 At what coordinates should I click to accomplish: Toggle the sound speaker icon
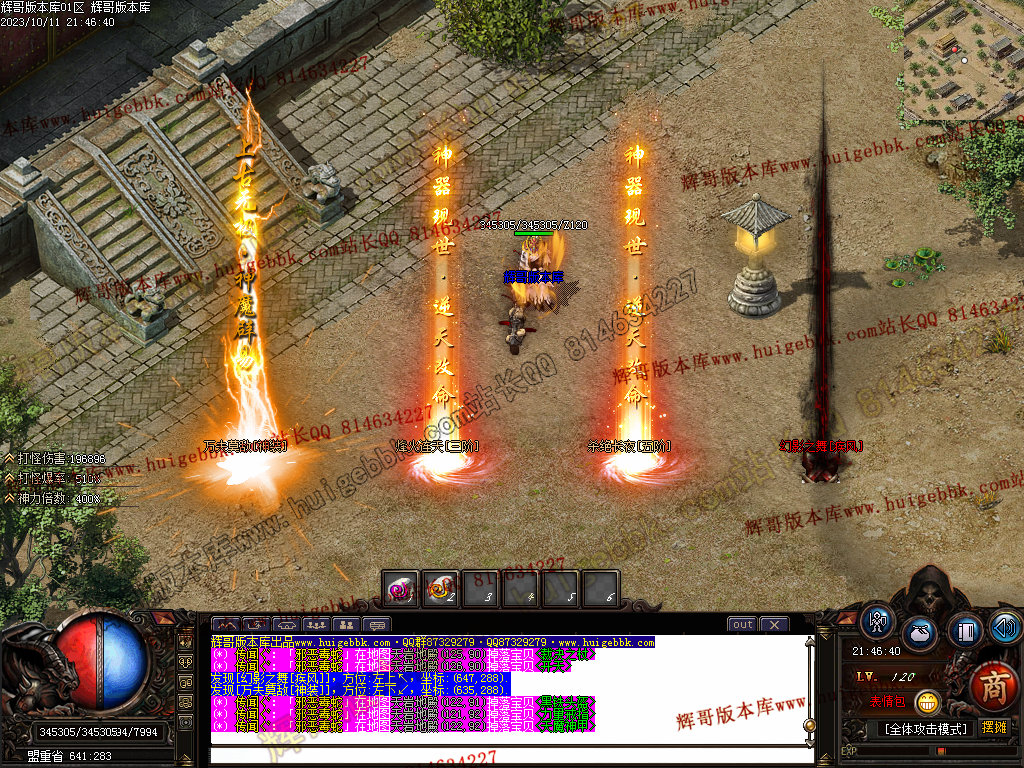coord(1004,627)
